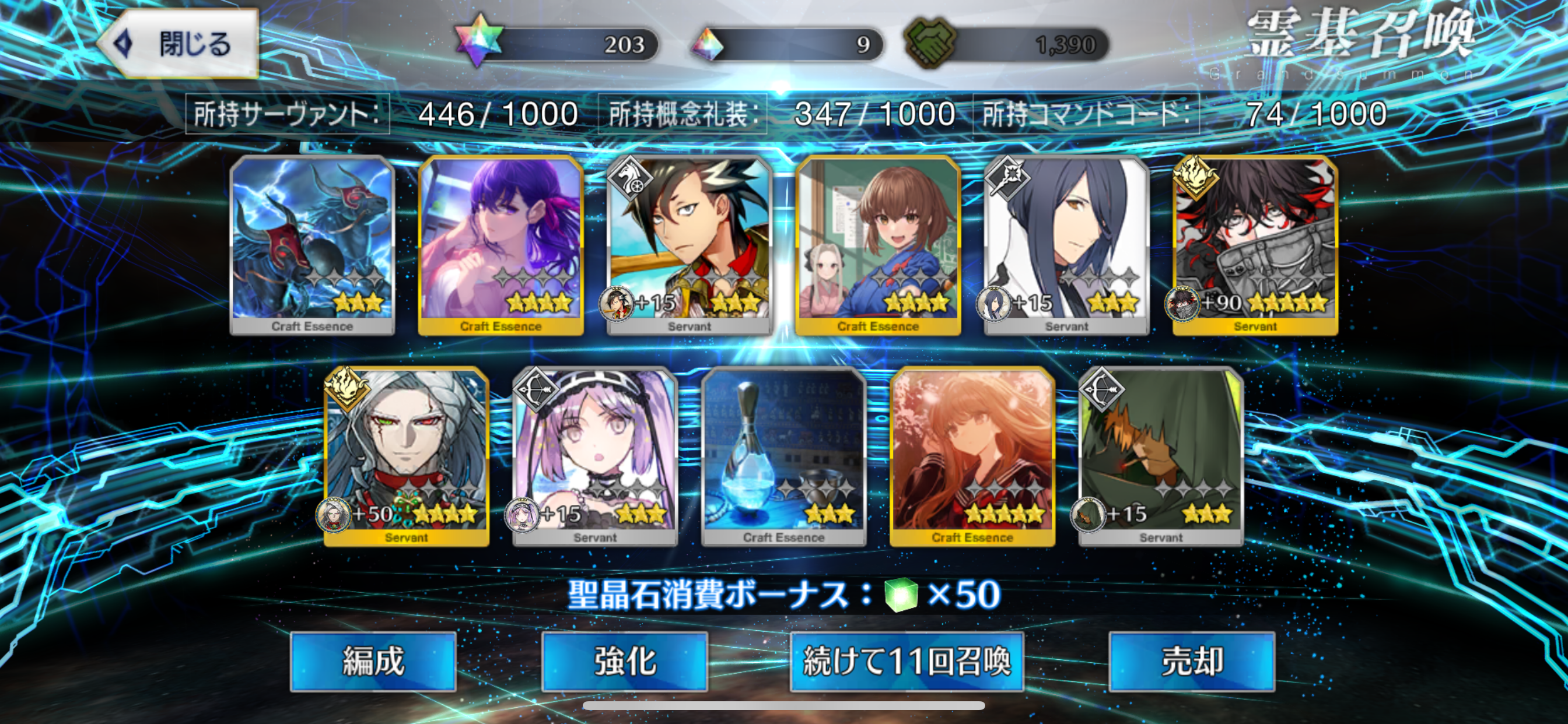Click the Saint Quartz currency star icon
This screenshot has width=1568, height=724.
tap(478, 41)
